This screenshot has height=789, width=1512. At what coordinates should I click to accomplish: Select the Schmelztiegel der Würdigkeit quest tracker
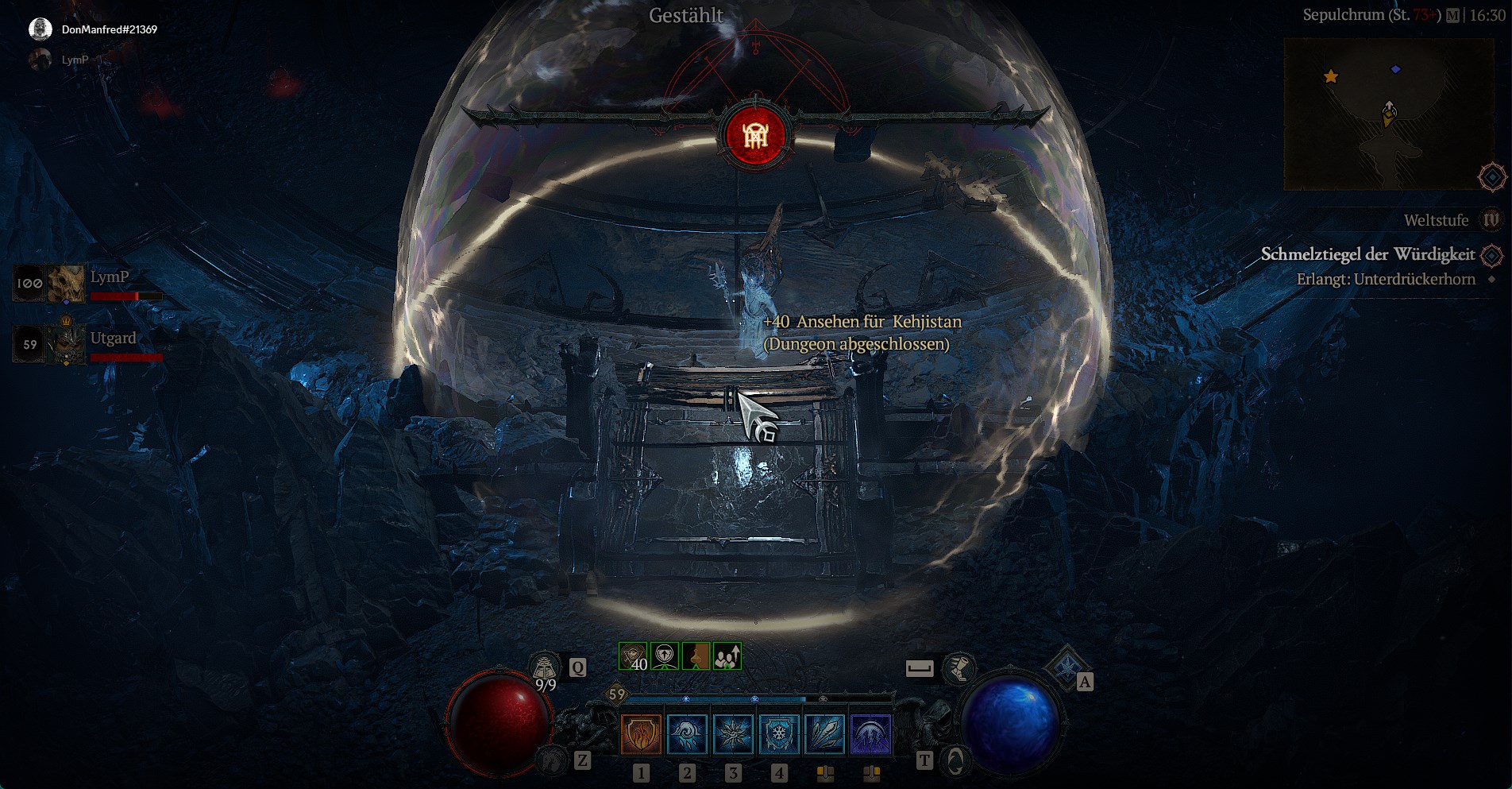click(x=1367, y=254)
